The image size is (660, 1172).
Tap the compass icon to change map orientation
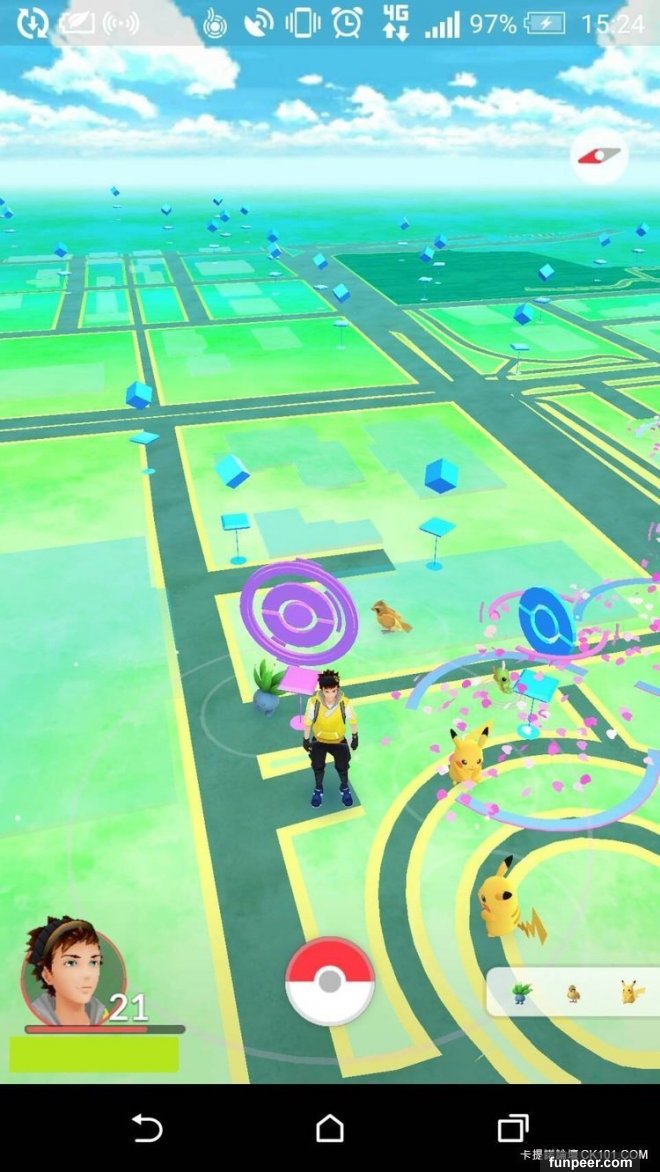pos(598,155)
